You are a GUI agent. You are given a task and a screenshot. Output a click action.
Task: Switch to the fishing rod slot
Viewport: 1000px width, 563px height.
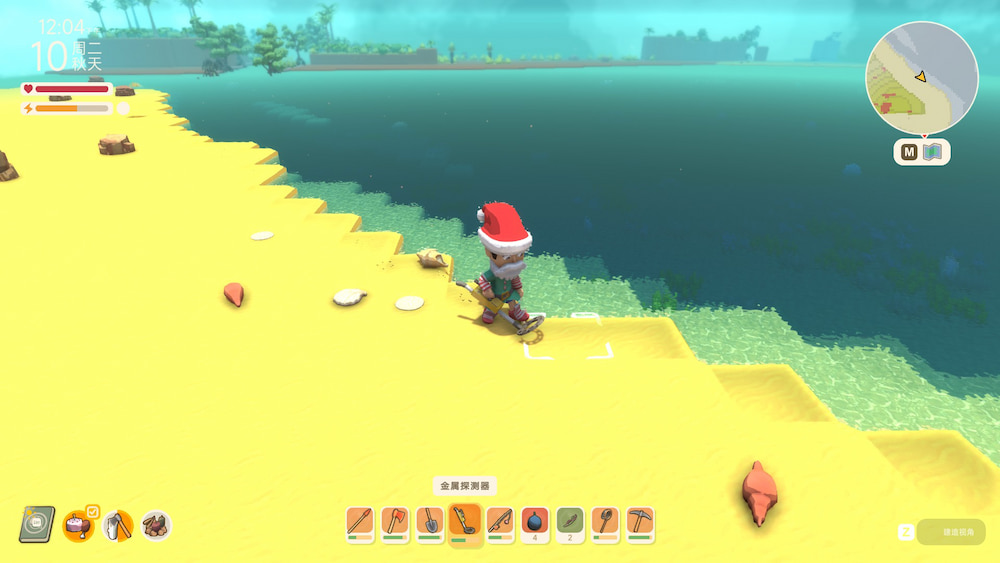tap(500, 522)
